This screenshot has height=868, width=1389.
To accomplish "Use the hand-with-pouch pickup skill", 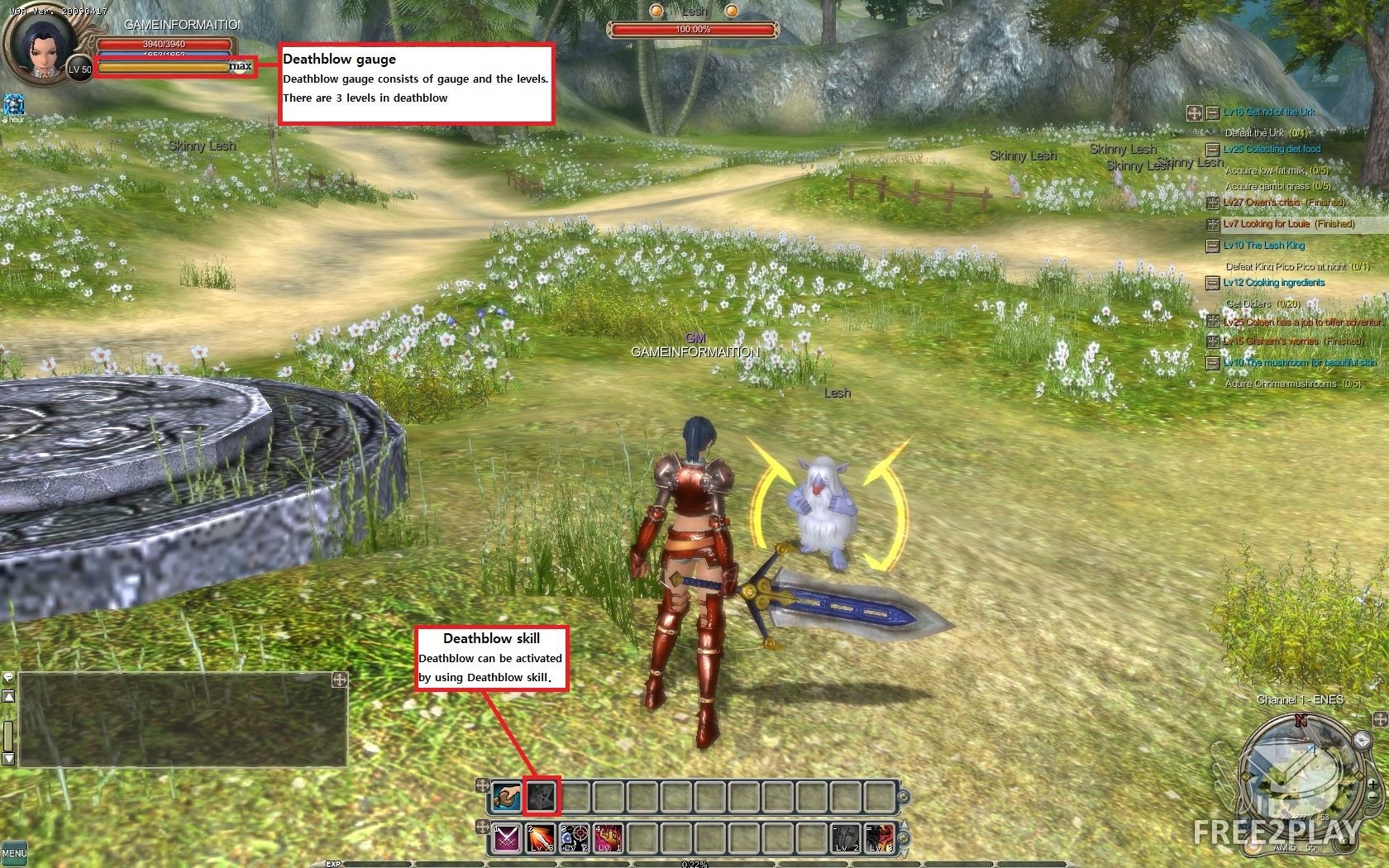I will 507,796.
